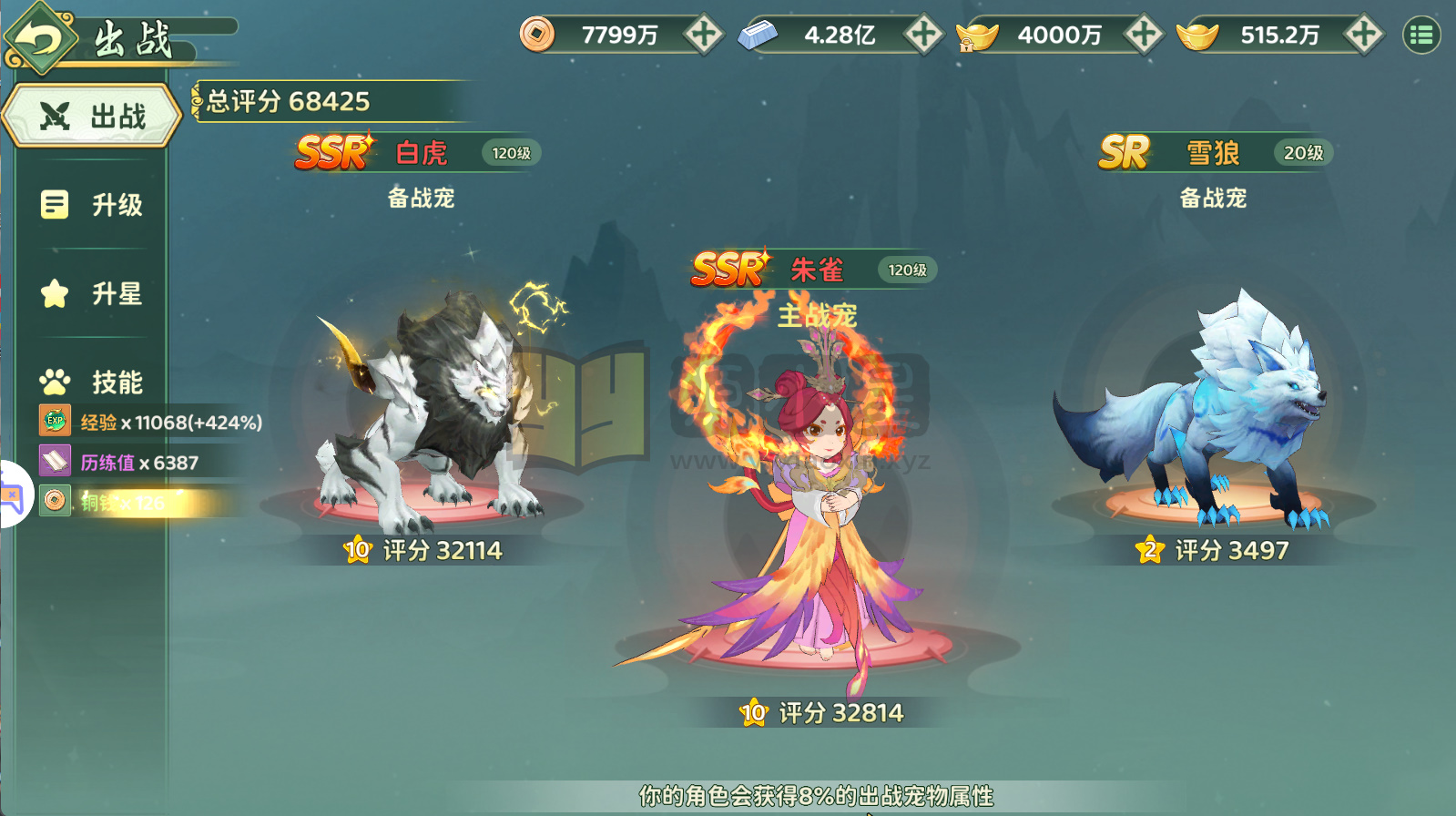This screenshot has height=816, width=1456.
Task: Click the copper coin currency icon showing 7799万
Action: (x=537, y=34)
